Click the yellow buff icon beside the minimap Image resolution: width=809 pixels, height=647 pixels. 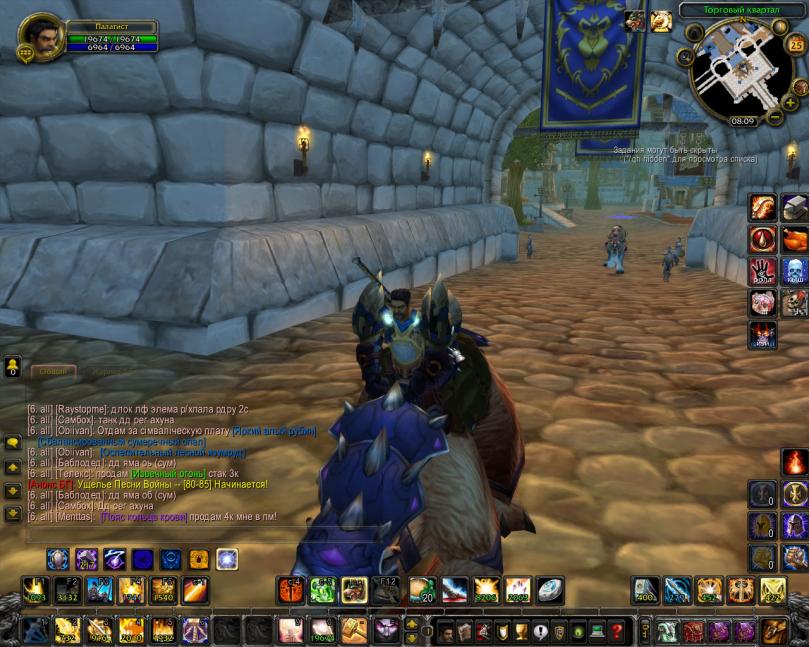(661, 21)
